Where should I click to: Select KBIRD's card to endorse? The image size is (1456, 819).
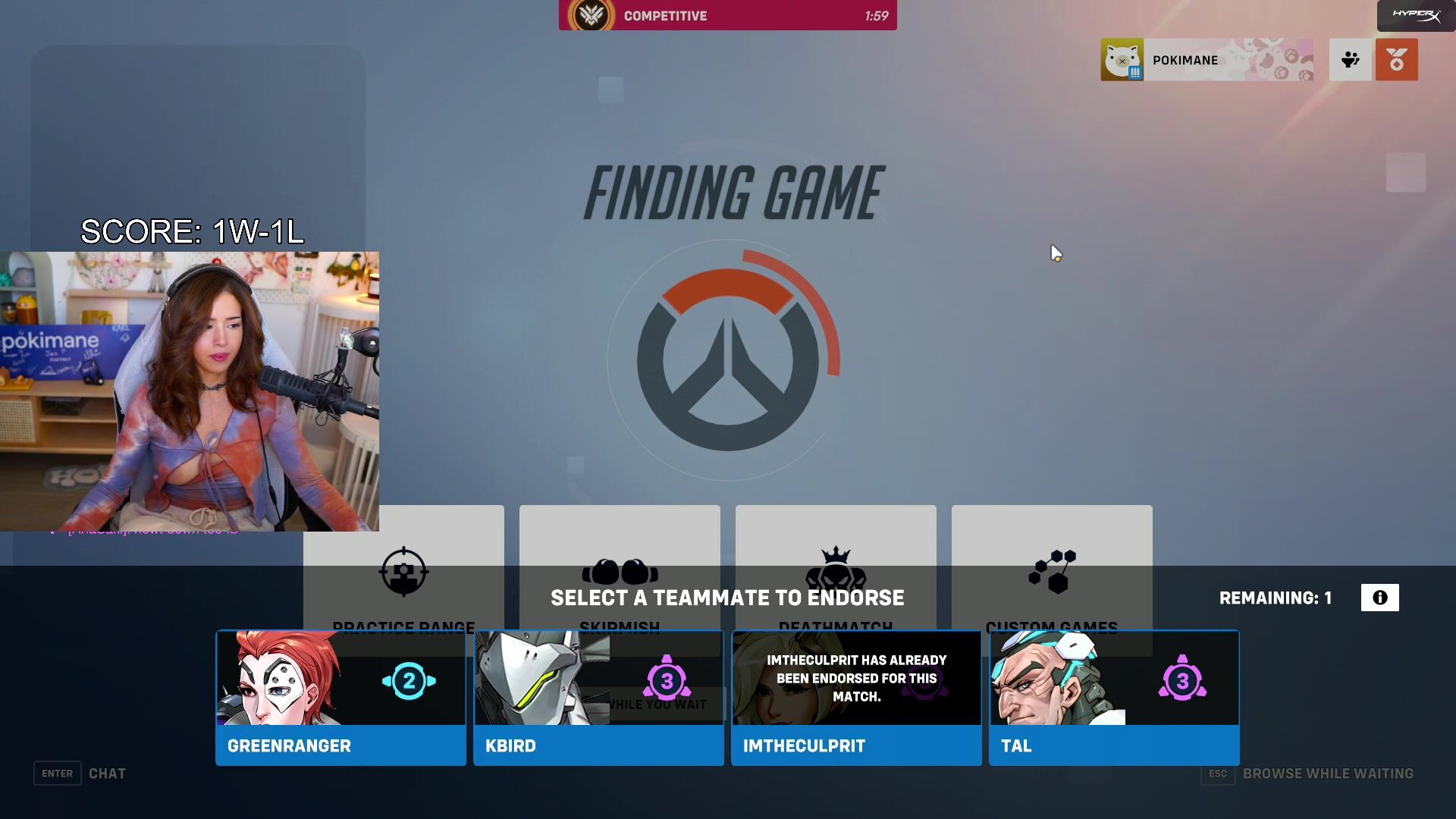(598, 698)
